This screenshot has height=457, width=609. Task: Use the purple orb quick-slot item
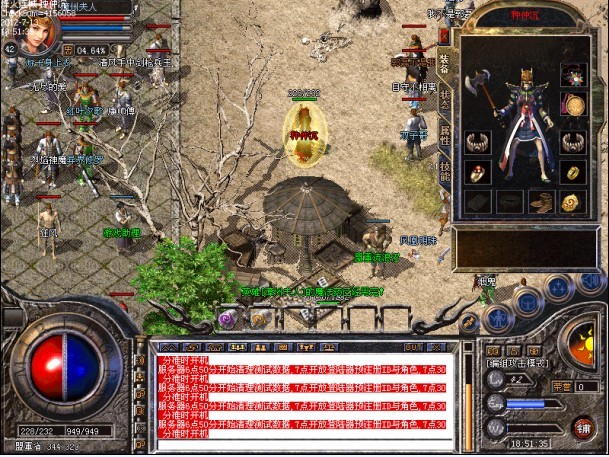point(227,318)
